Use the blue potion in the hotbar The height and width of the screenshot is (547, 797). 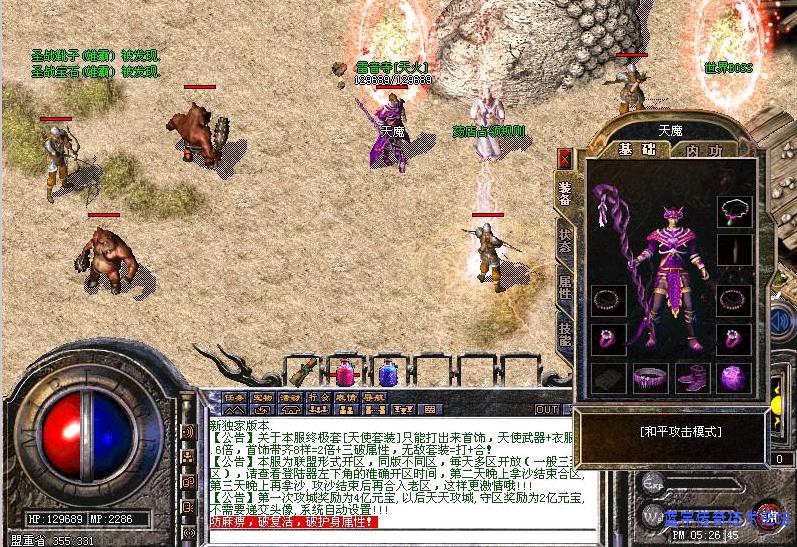click(385, 373)
